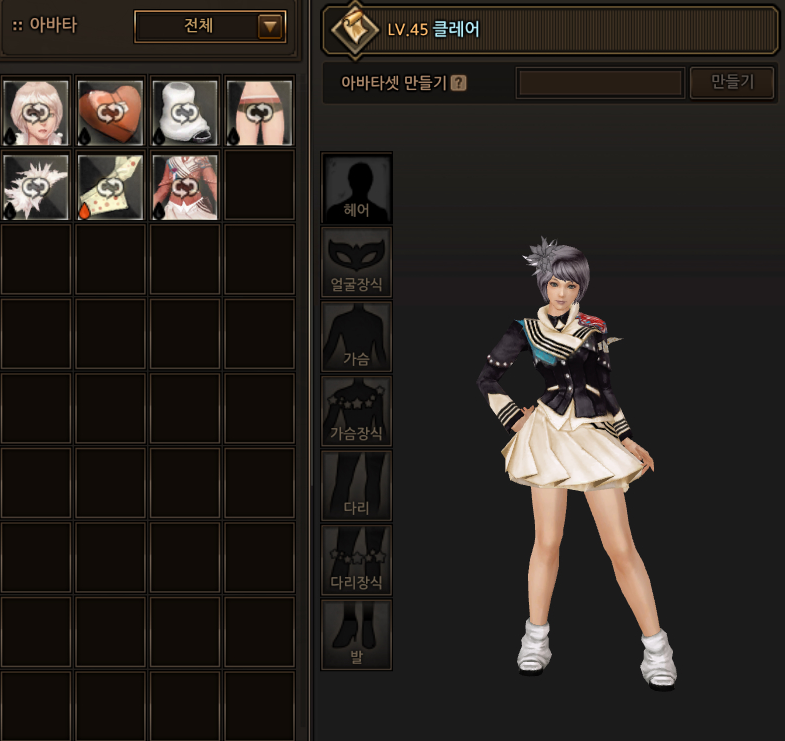Choose the yellow scarf avatar item

click(111, 187)
